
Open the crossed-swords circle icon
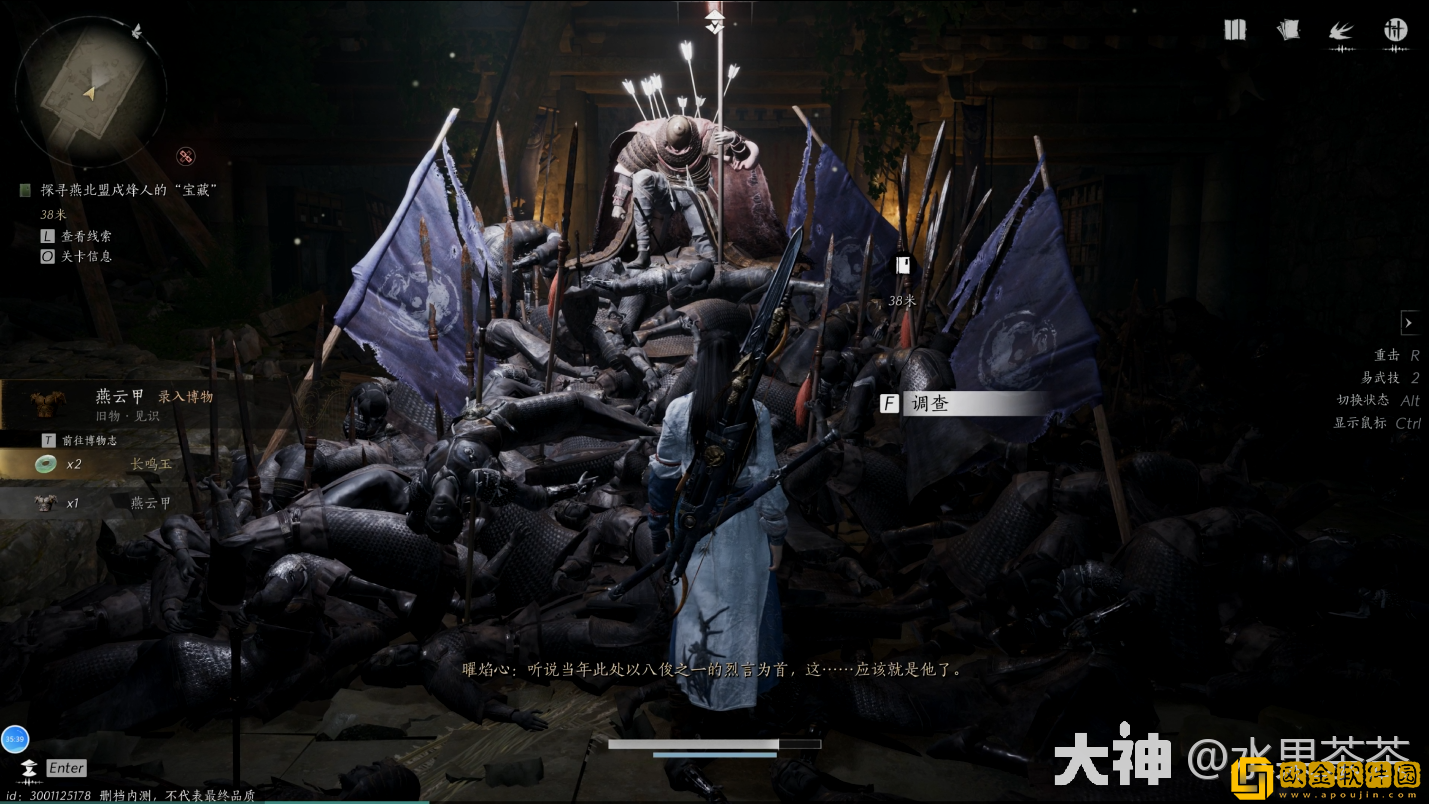tap(1395, 30)
